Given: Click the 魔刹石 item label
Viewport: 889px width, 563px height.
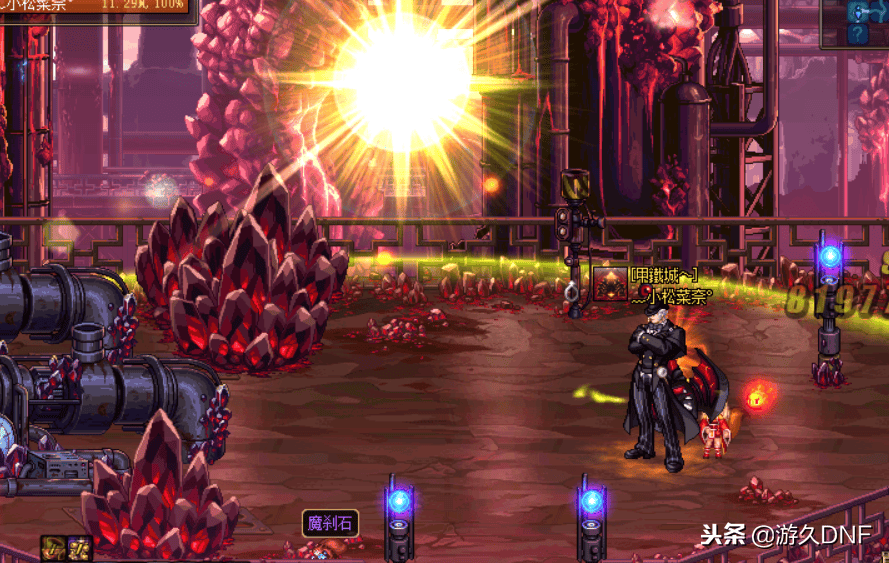Looking at the screenshot, I should point(330,522).
